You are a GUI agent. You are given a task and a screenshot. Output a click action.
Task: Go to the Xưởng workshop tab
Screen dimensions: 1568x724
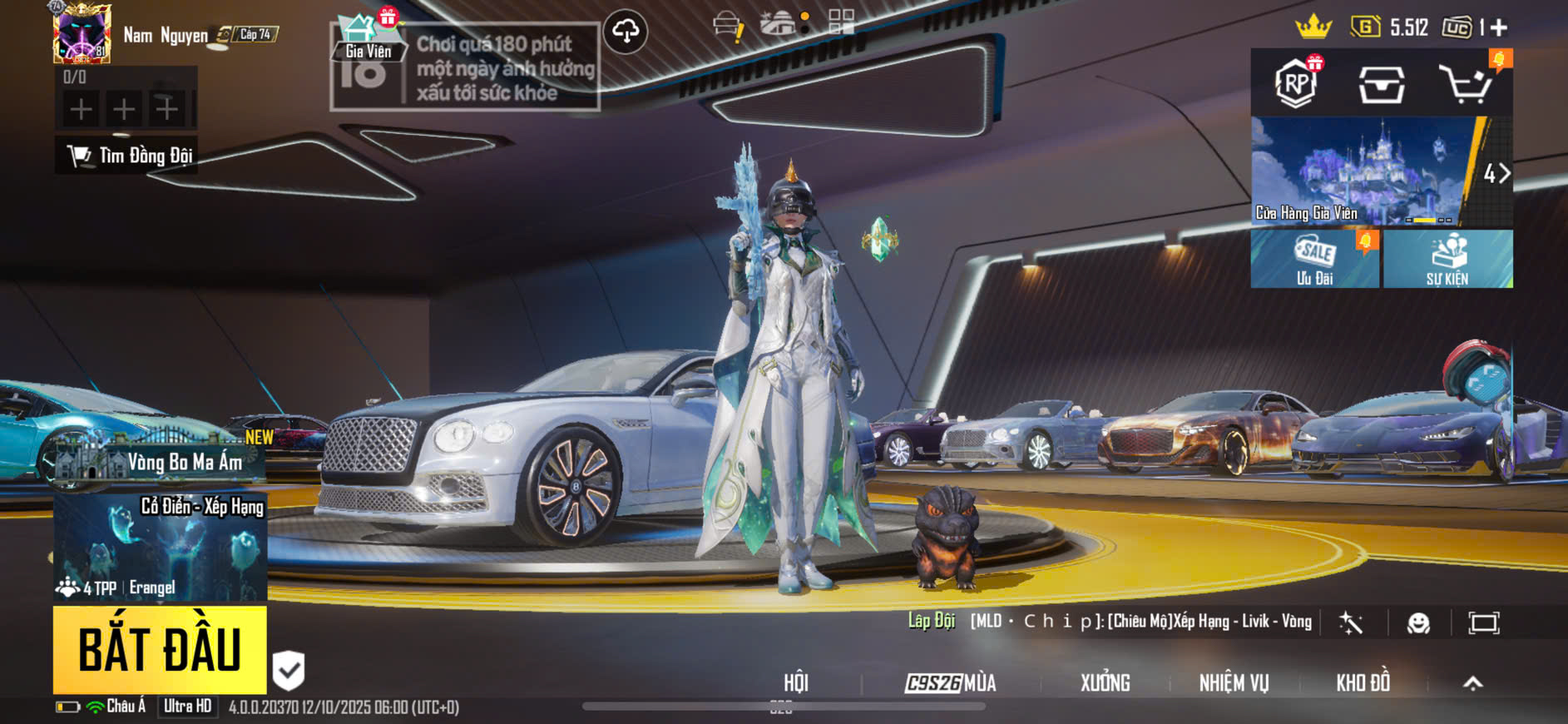click(1105, 683)
